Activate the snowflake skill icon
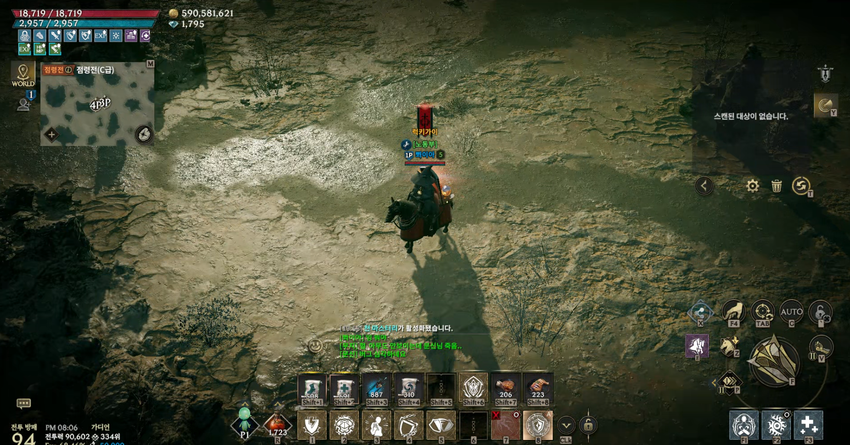The height and width of the screenshot is (445, 850). [x=775, y=424]
